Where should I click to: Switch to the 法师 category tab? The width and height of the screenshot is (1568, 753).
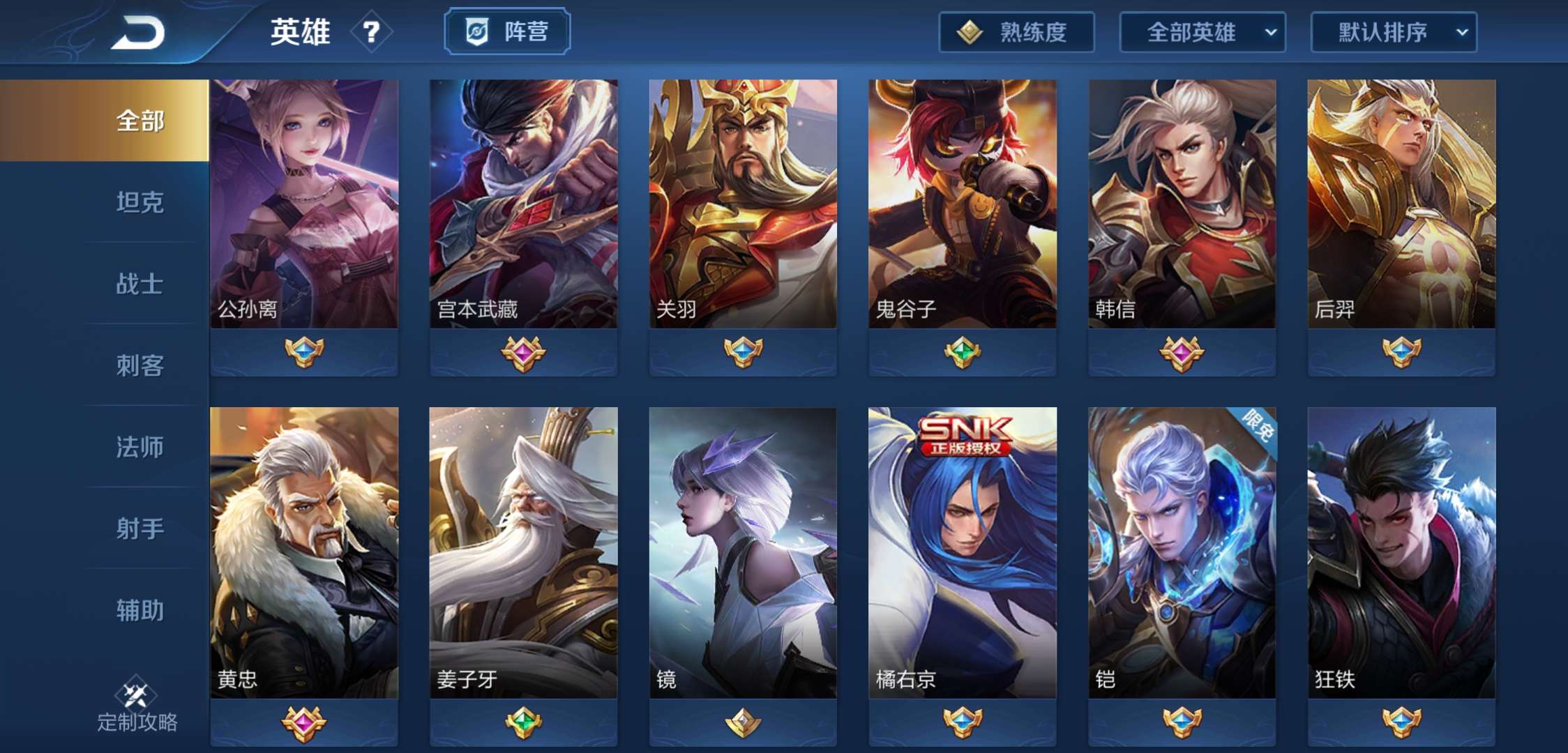click(140, 448)
